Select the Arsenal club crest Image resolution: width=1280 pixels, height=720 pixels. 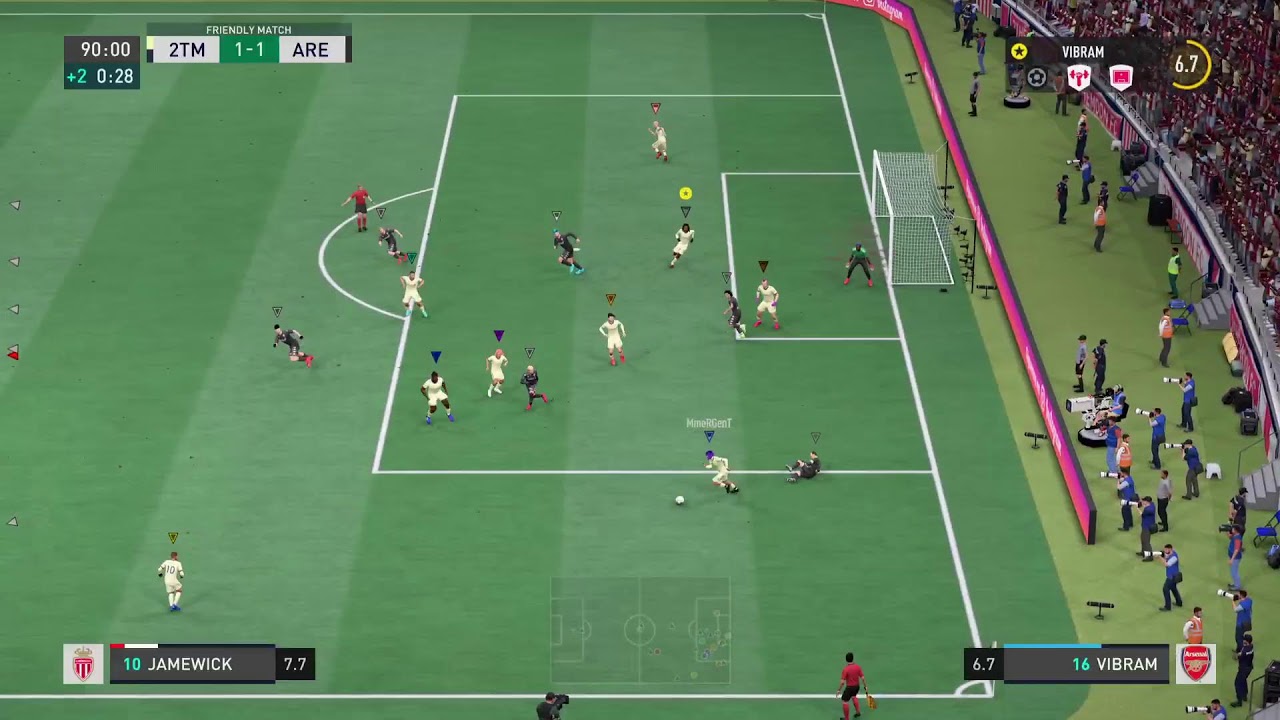click(1196, 664)
